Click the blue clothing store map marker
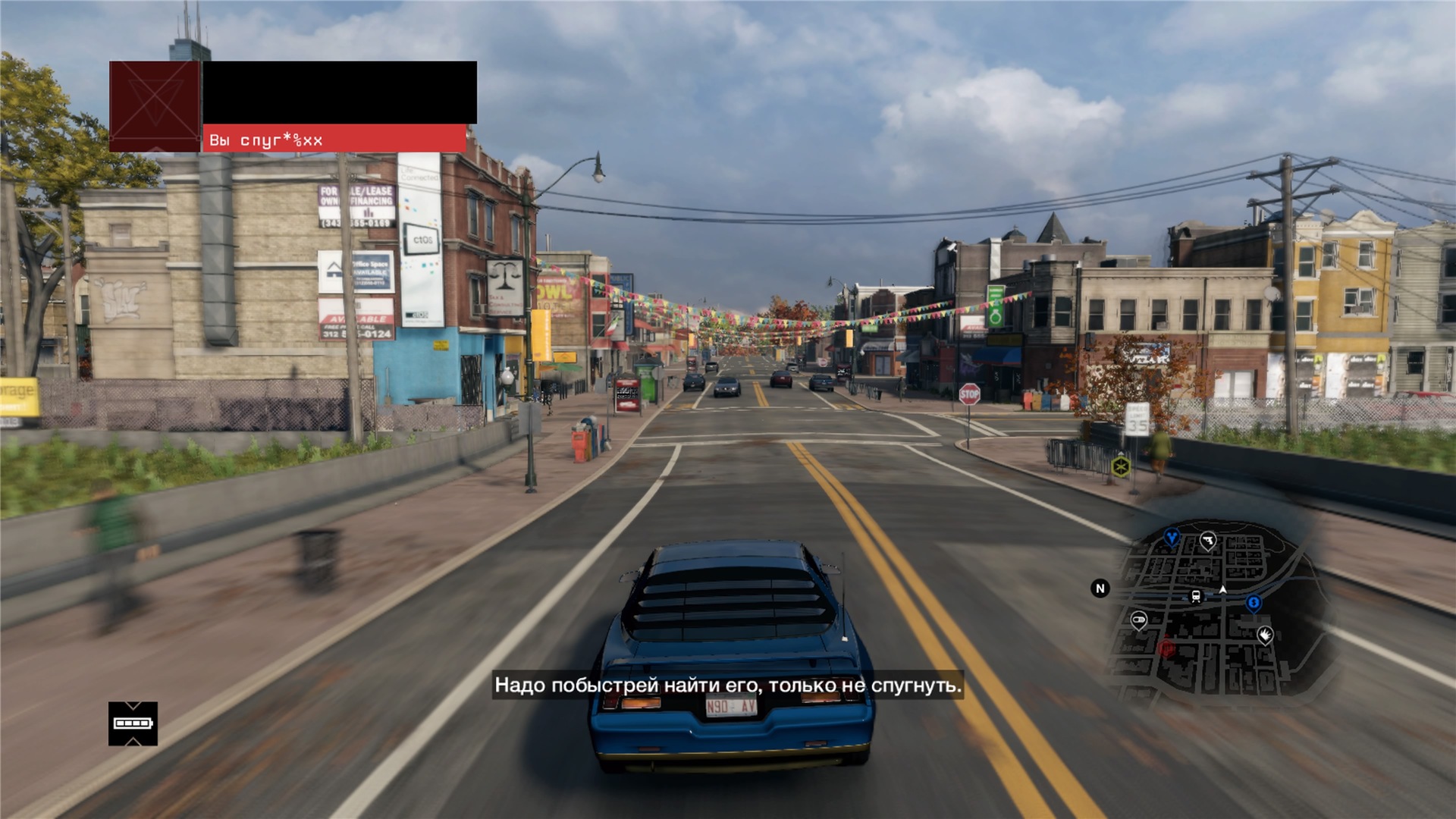Image resolution: width=1456 pixels, height=819 pixels. 1172,538
